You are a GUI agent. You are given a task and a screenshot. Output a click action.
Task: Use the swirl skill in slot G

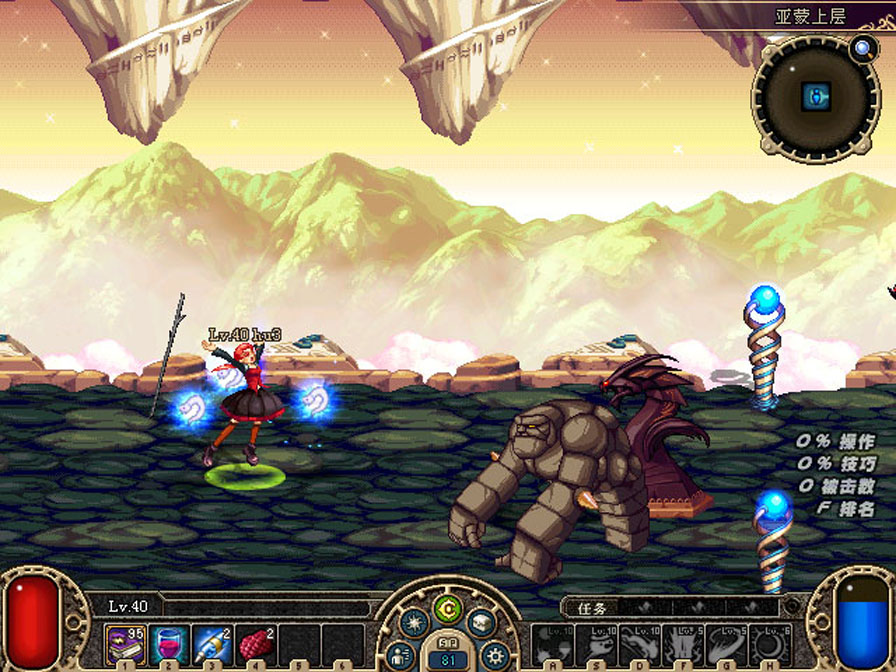tap(727, 644)
